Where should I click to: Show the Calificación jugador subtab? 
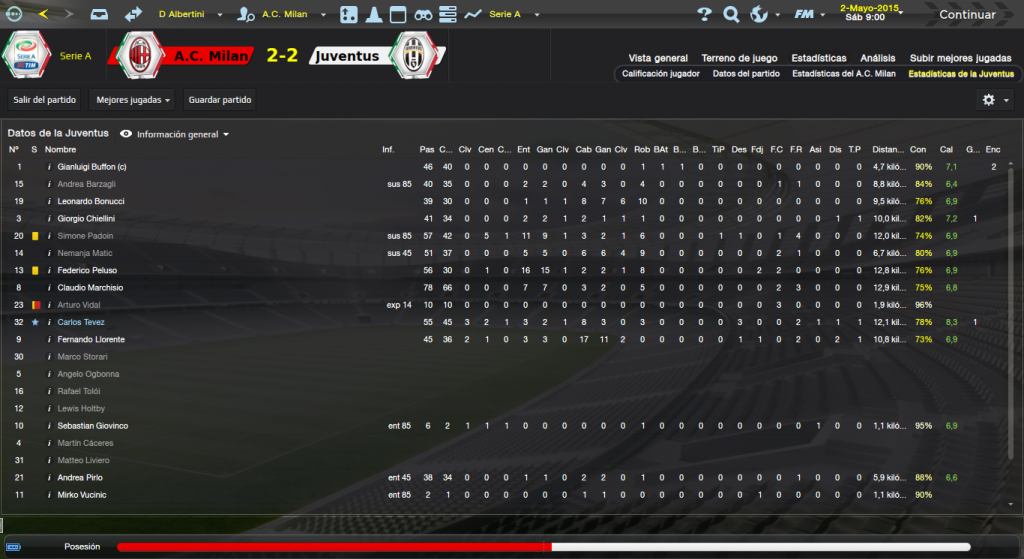[660, 74]
